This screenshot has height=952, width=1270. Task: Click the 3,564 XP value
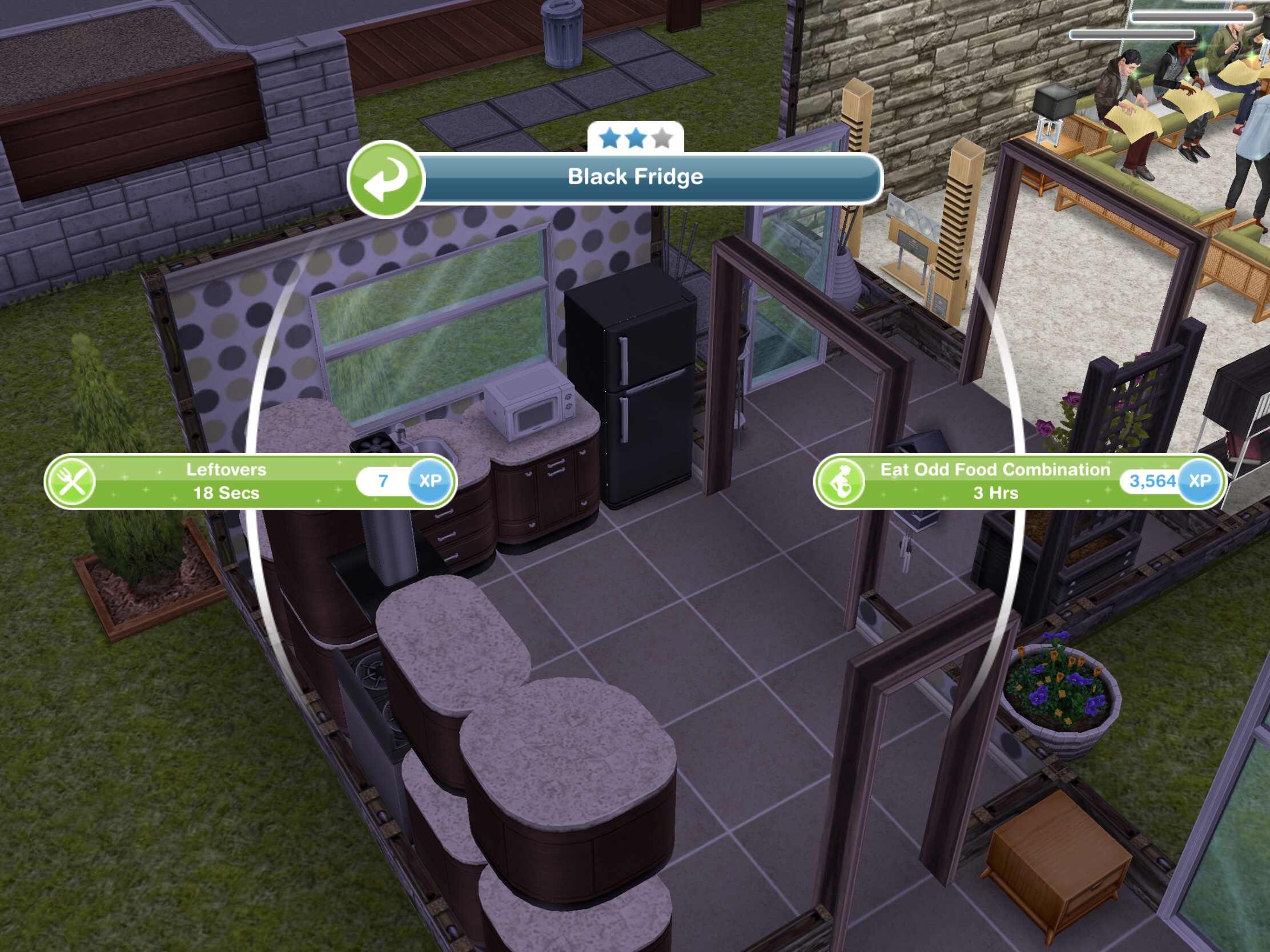[x=1150, y=481]
